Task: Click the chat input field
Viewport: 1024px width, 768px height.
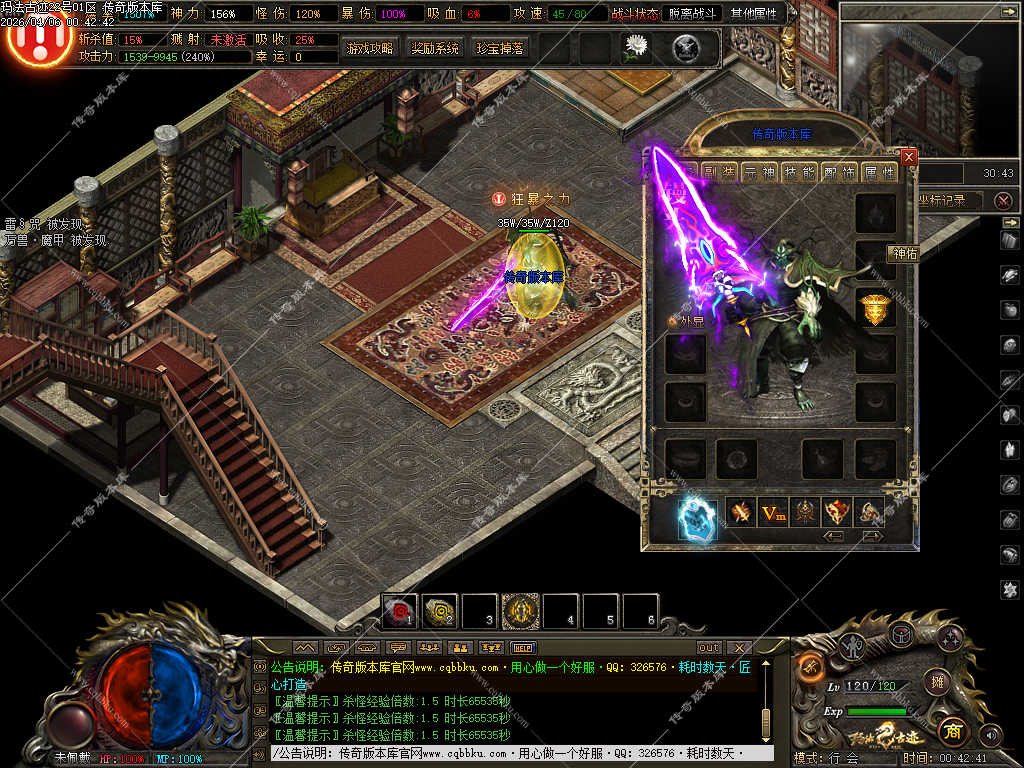Action: (510, 753)
